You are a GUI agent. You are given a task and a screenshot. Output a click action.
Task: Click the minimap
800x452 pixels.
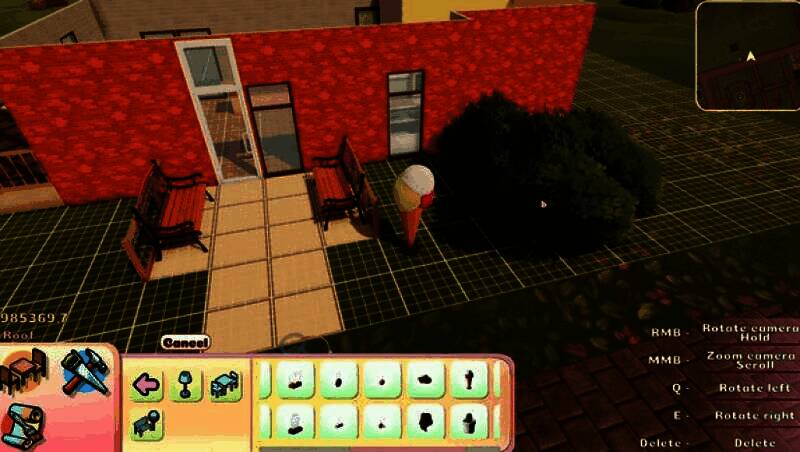coord(747,55)
